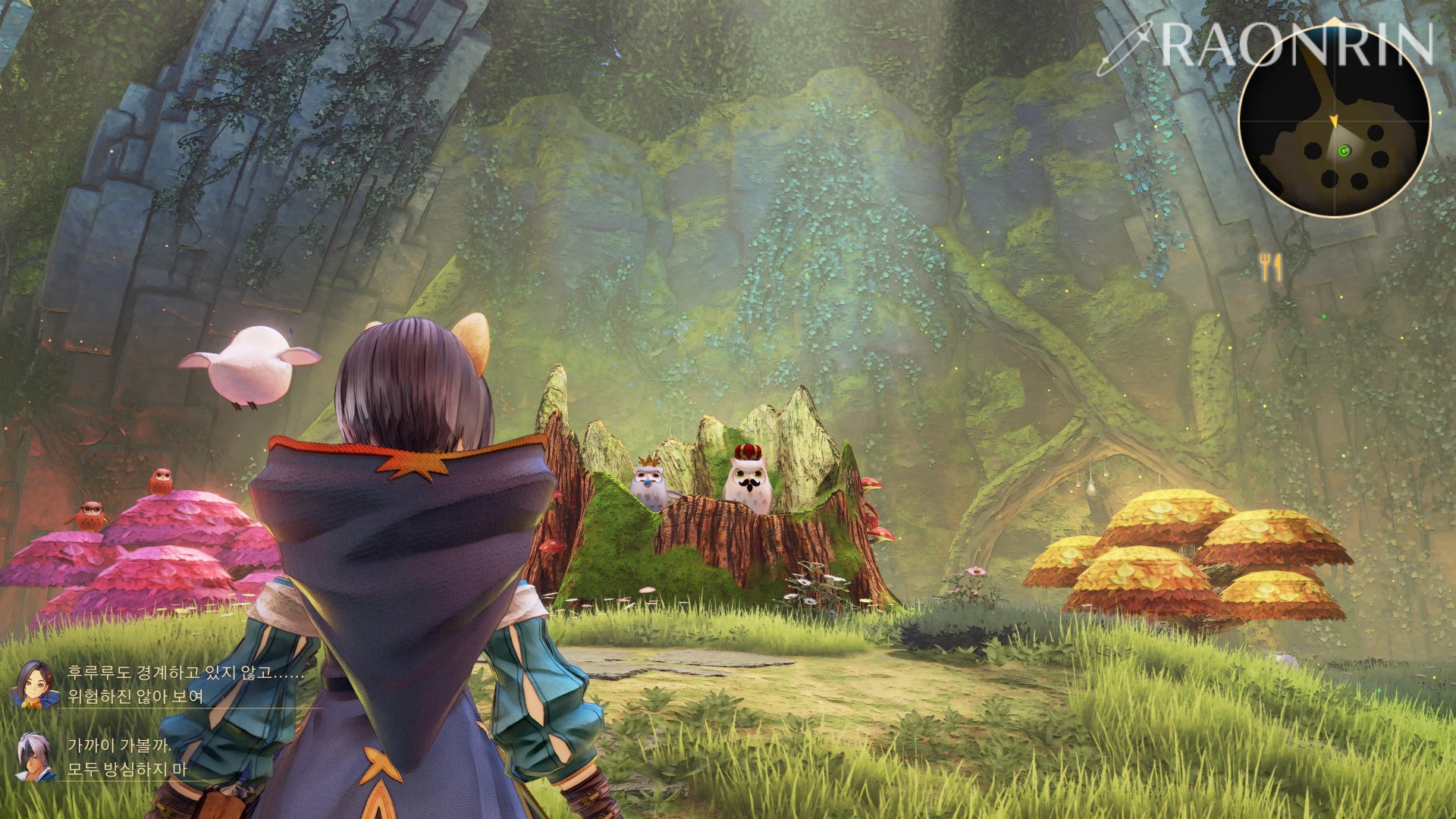1456x819 pixels.
Task: Open the circular minimap
Action: pyautogui.click(x=1334, y=121)
